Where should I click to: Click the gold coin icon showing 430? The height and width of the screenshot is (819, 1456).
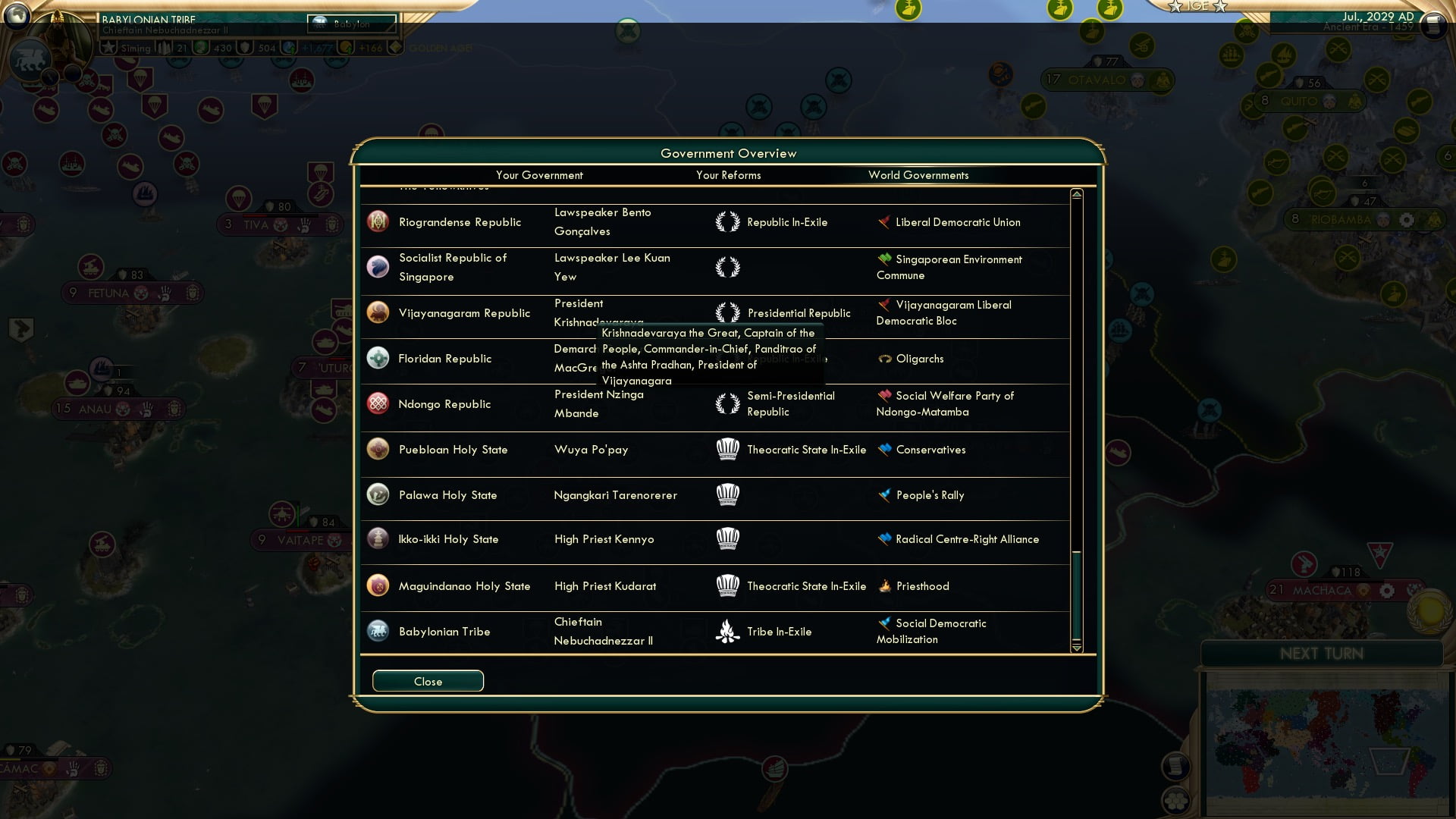[199, 48]
